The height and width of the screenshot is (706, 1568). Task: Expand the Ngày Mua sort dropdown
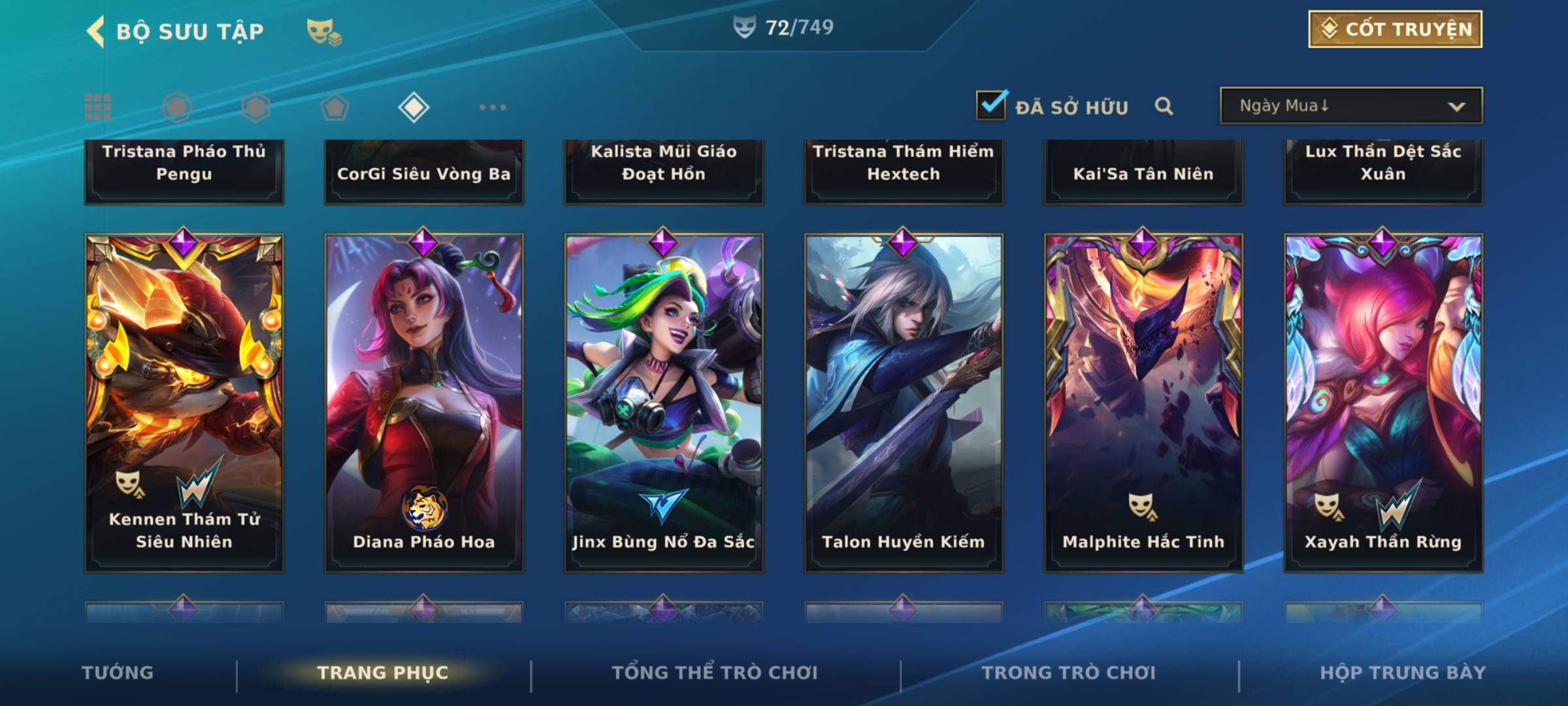pyautogui.click(x=1350, y=106)
